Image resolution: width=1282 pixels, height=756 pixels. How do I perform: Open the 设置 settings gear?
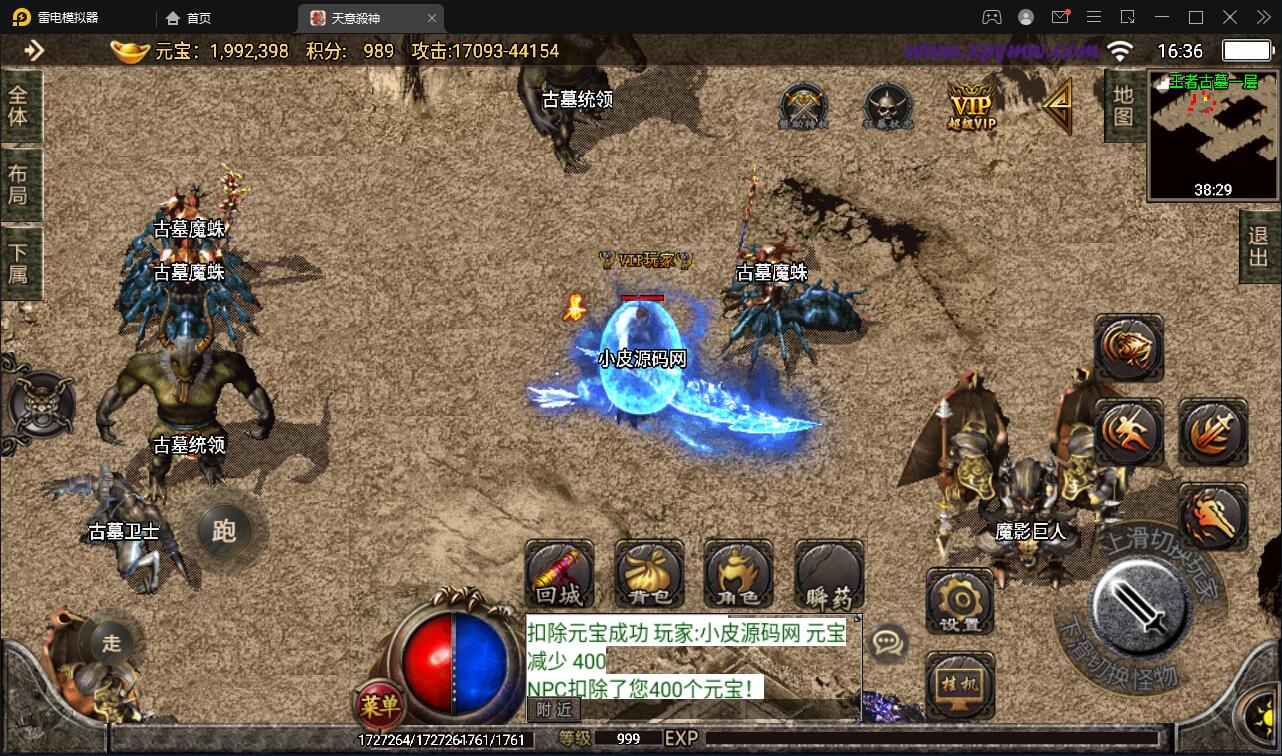click(x=960, y=602)
